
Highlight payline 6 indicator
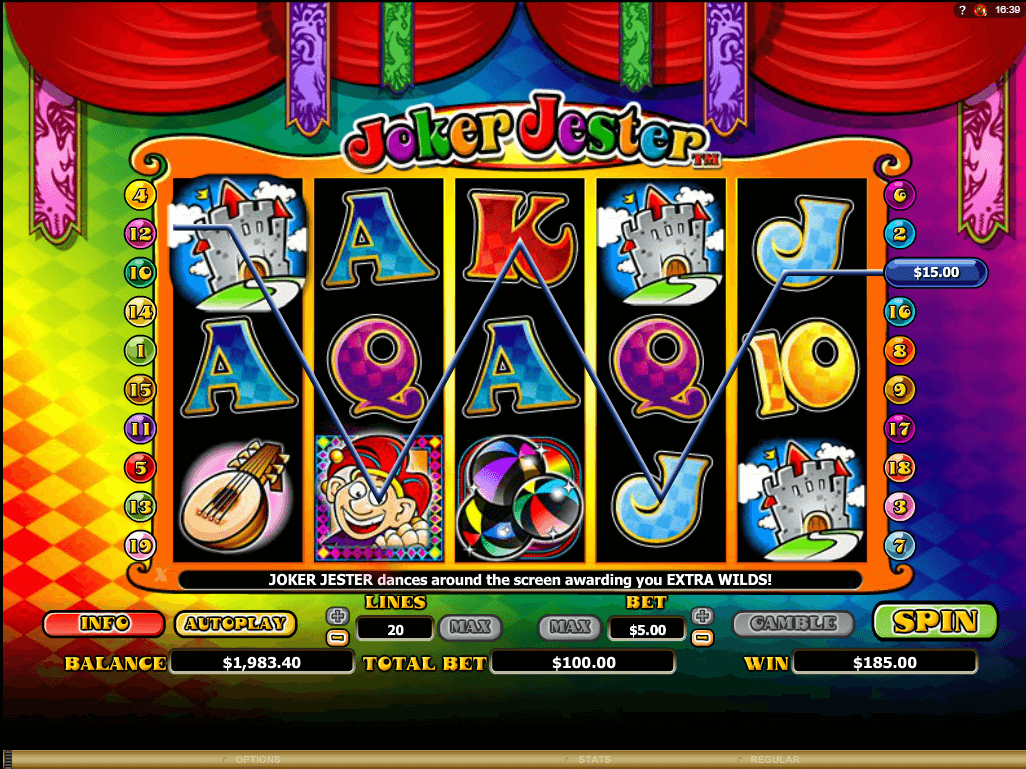[x=900, y=195]
